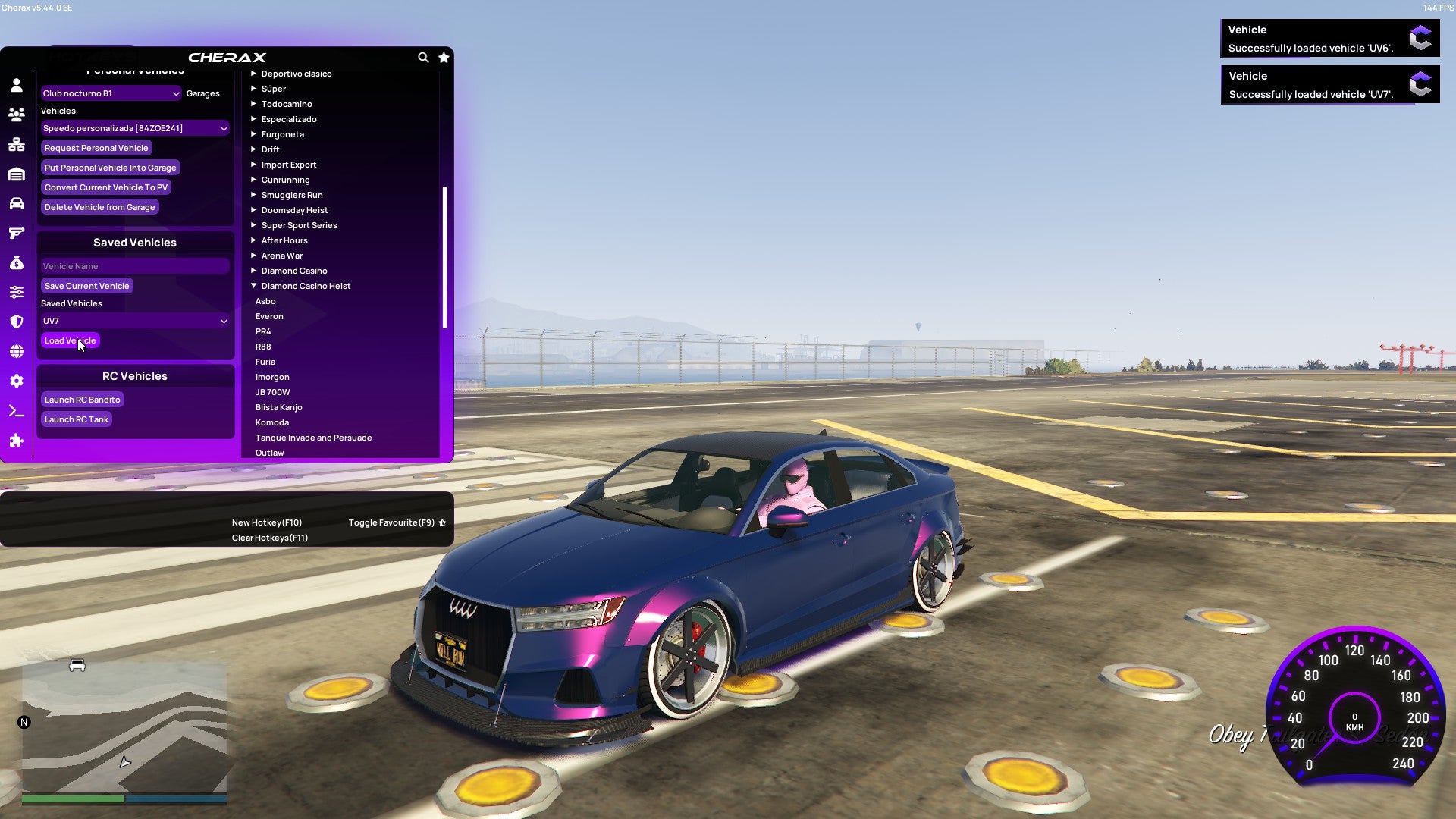Click the Vehicle Name input field
This screenshot has width=1456, height=819.
coord(135,265)
